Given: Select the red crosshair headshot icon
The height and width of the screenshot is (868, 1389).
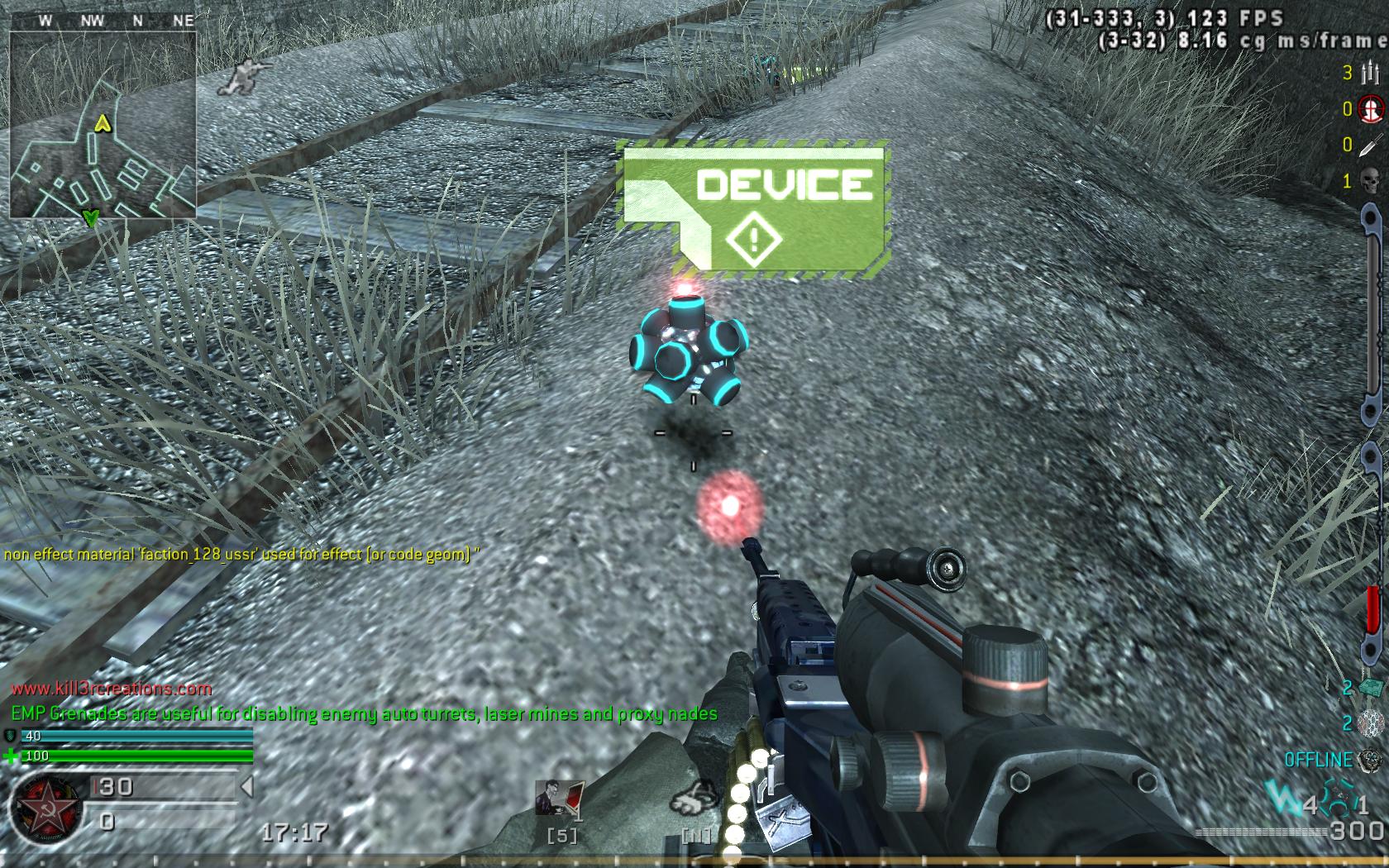Looking at the screenshot, I should 1370,109.
